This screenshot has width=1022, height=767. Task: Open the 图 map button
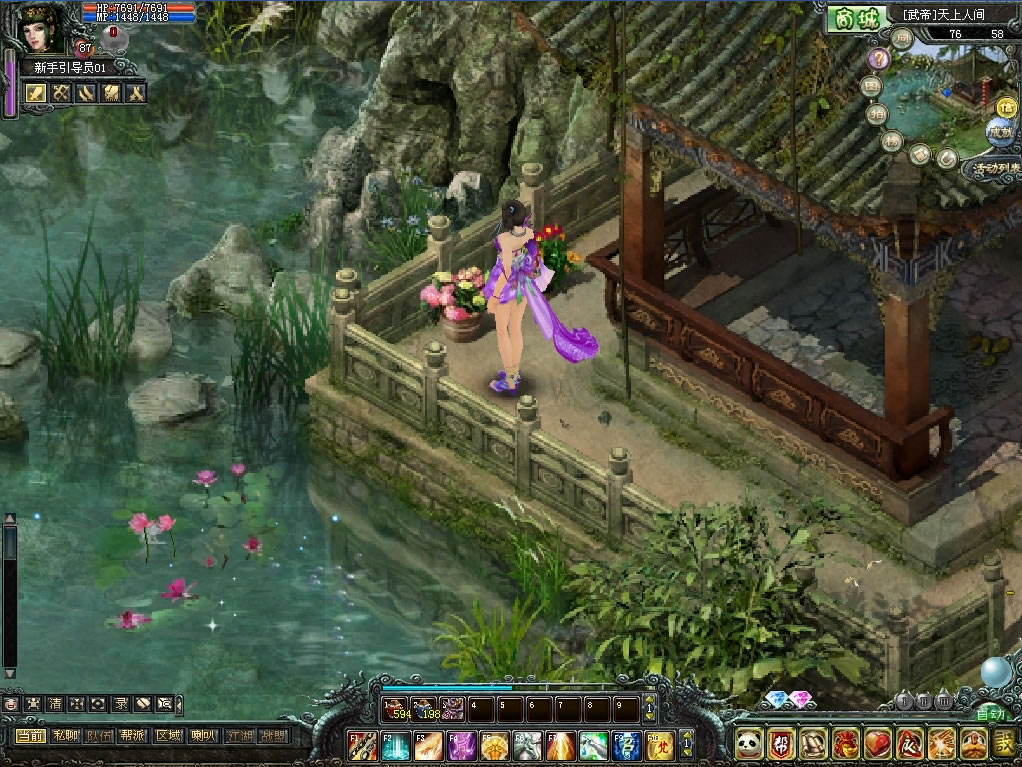[872, 87]
